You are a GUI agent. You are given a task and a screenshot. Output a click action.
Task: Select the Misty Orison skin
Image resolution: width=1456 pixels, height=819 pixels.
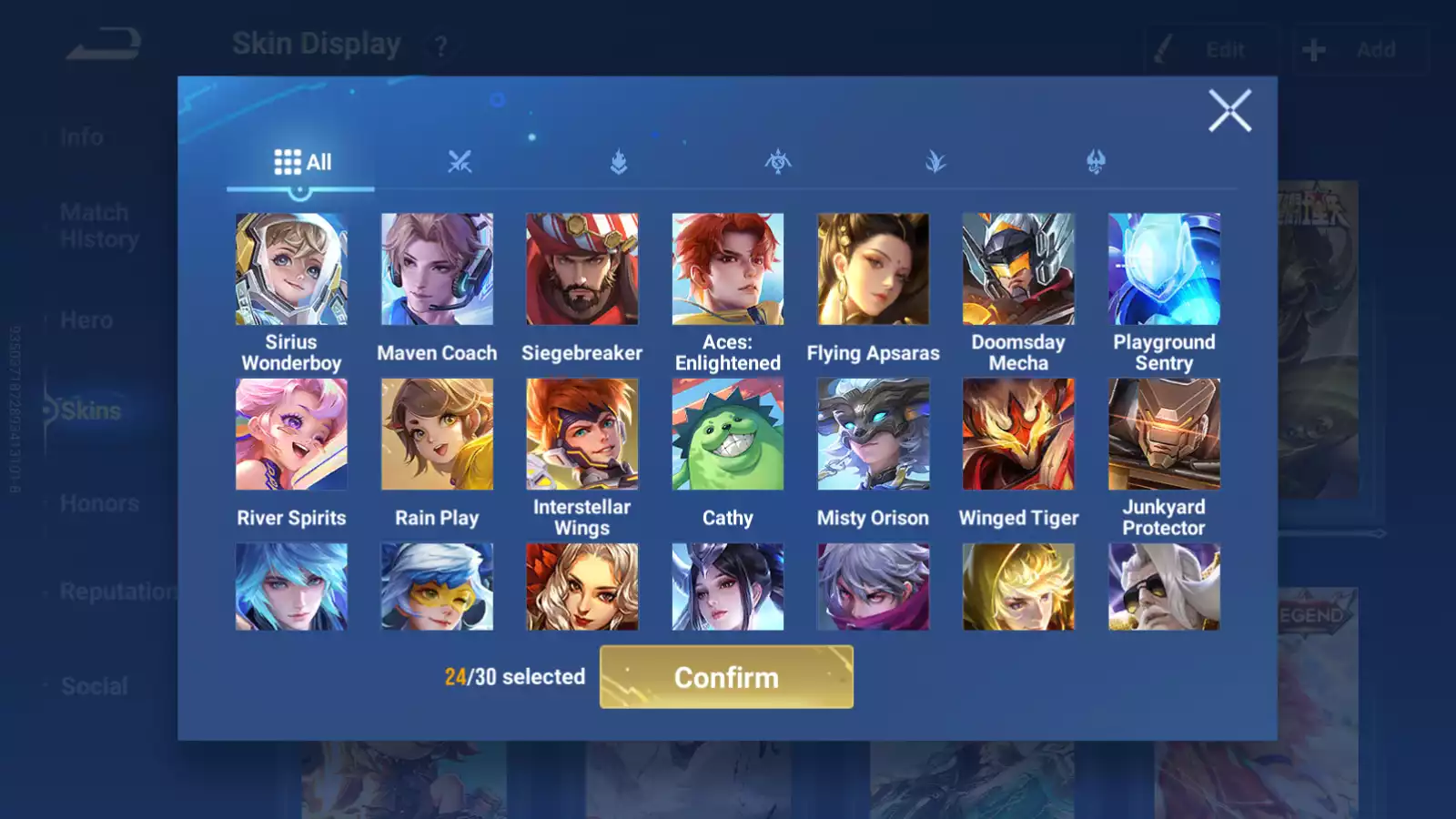pos(874,434)
